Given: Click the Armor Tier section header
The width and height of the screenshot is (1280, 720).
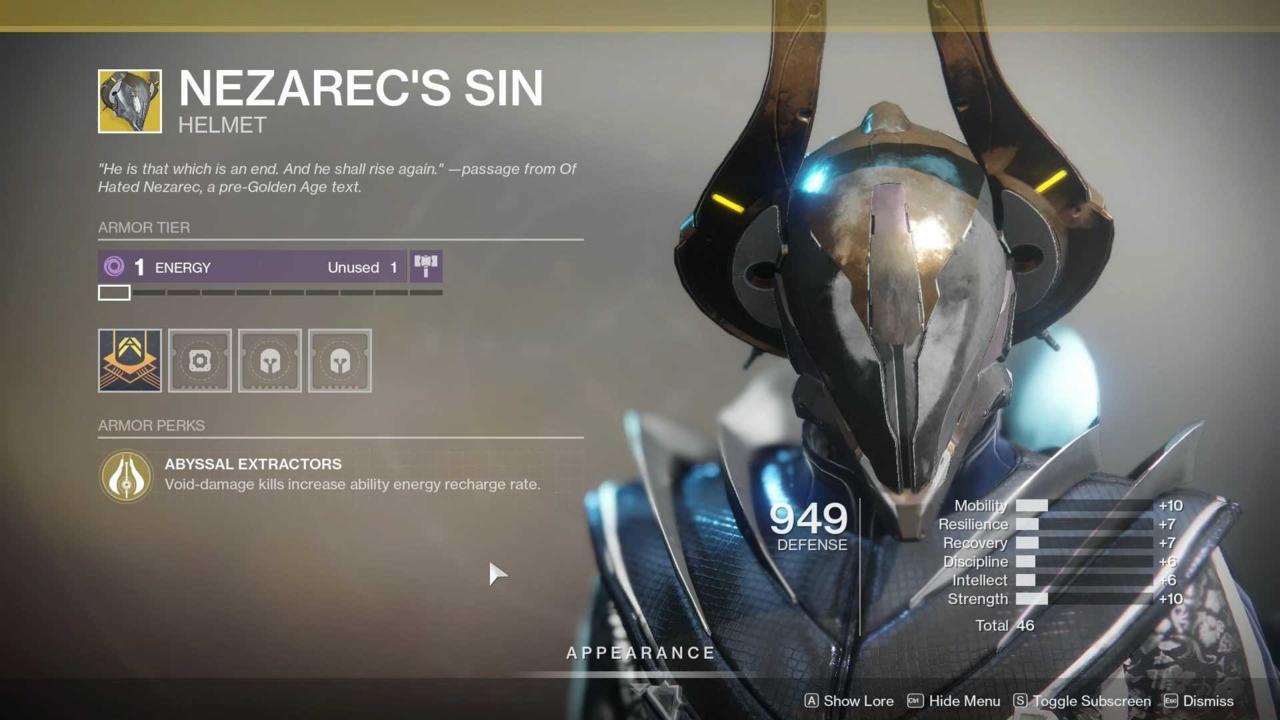Looking at the screenshot, I should (143, 227).
